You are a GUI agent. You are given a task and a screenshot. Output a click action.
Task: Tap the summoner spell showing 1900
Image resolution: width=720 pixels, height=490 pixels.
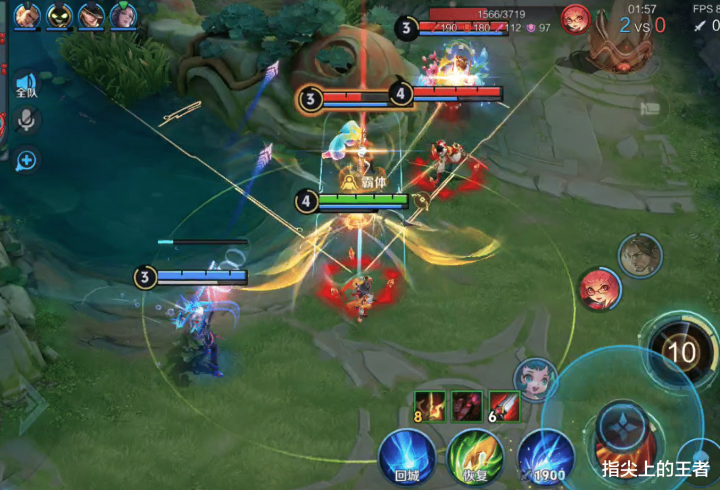[545, 457]
